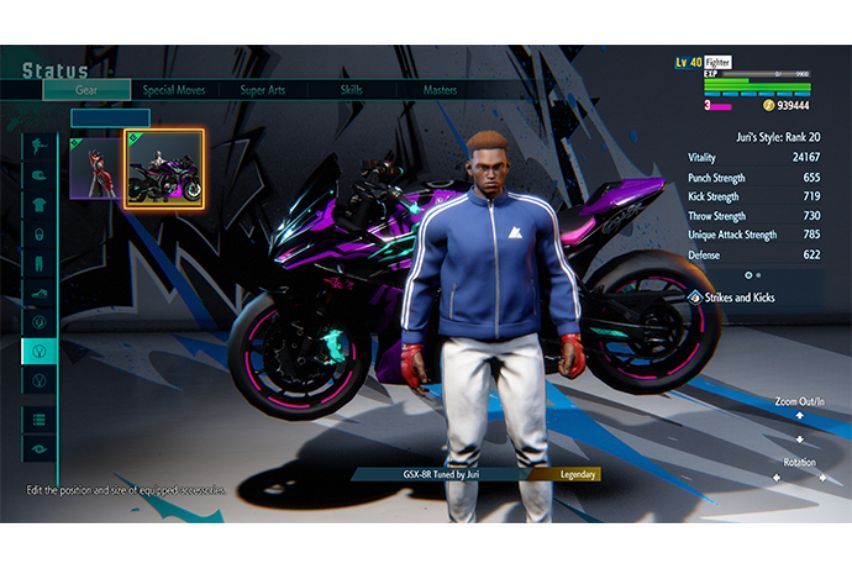Select the GSX-8R motorcycle gear thumbnail

(x=164, y=168)
